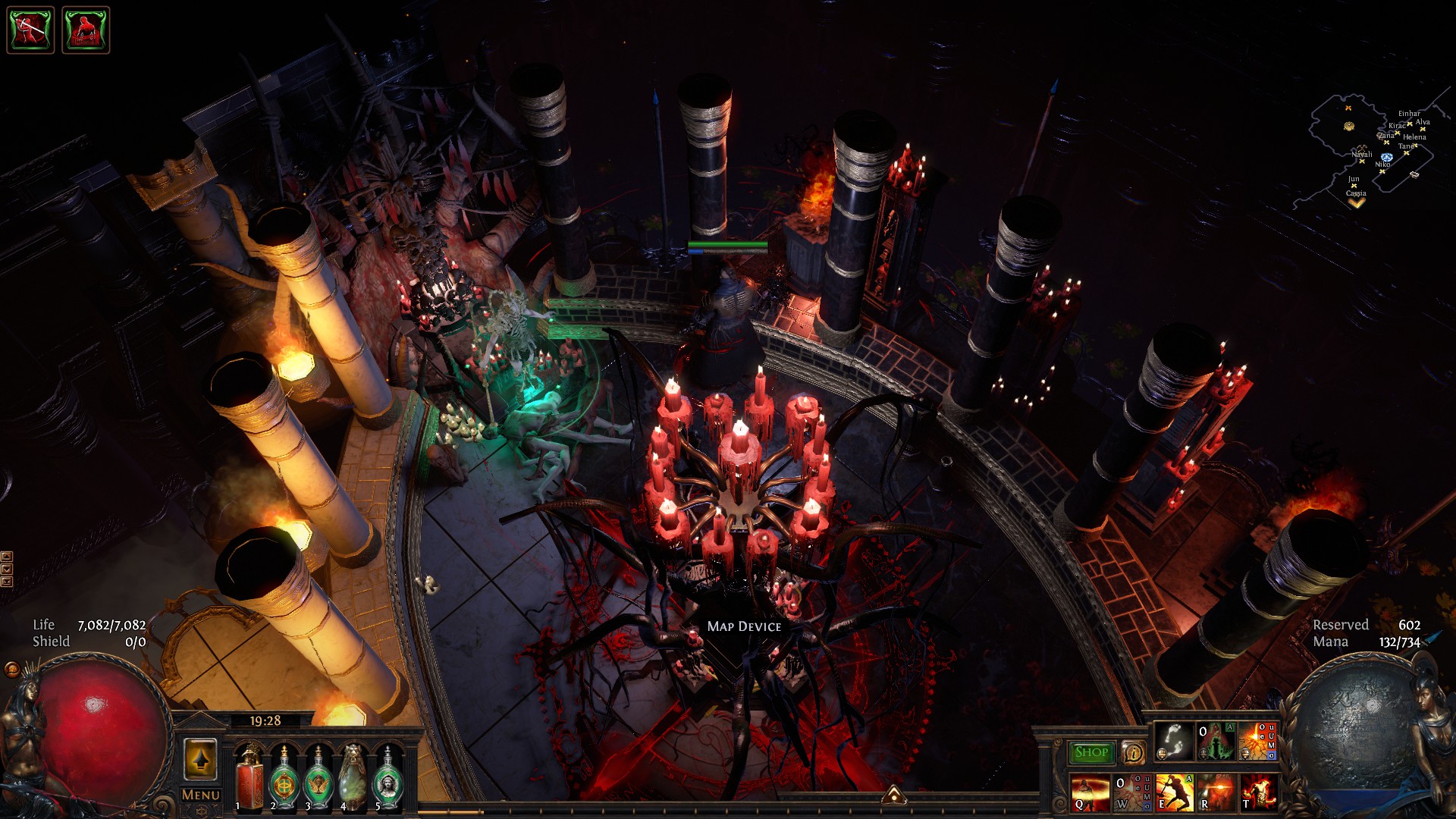Screen dimensions: 1456x819
Task: Open the green Shop button
Action: tap(1090, 752)
